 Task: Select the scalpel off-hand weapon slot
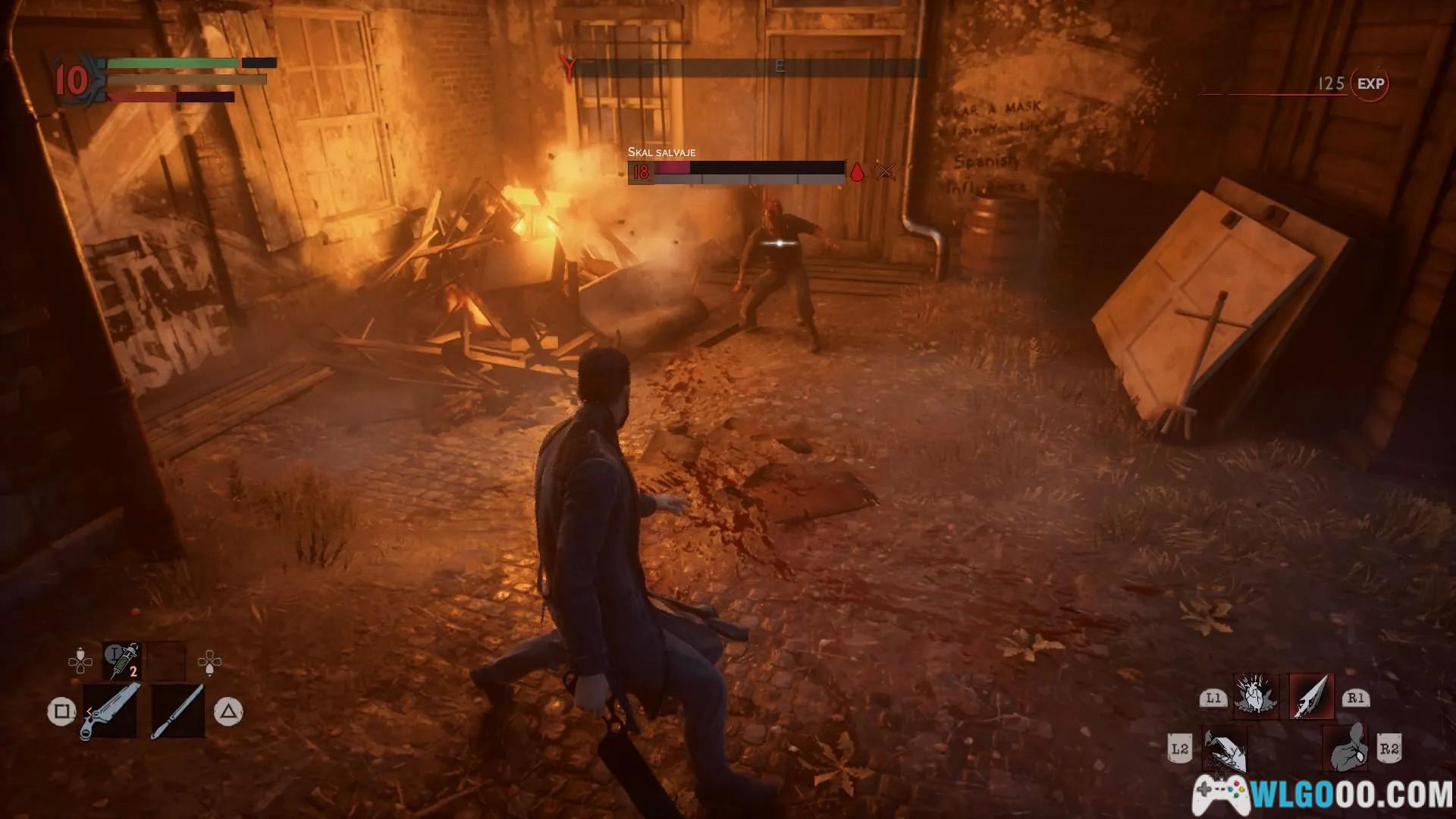(177, 711)
